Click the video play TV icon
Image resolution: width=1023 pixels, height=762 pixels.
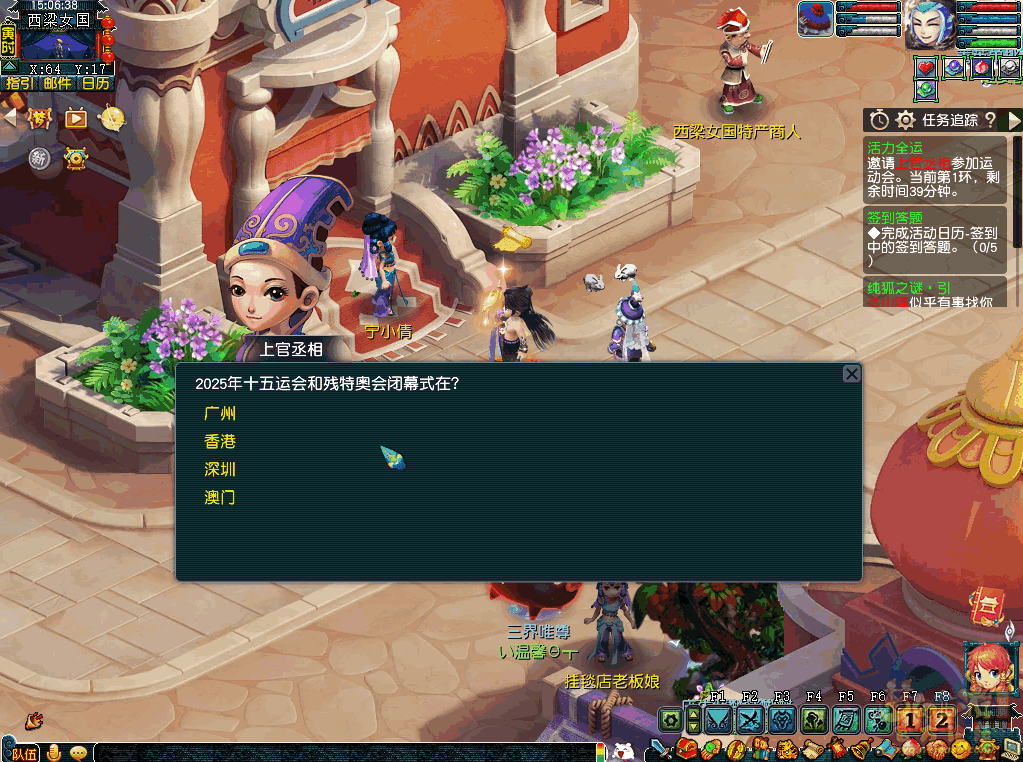(76, 118)
